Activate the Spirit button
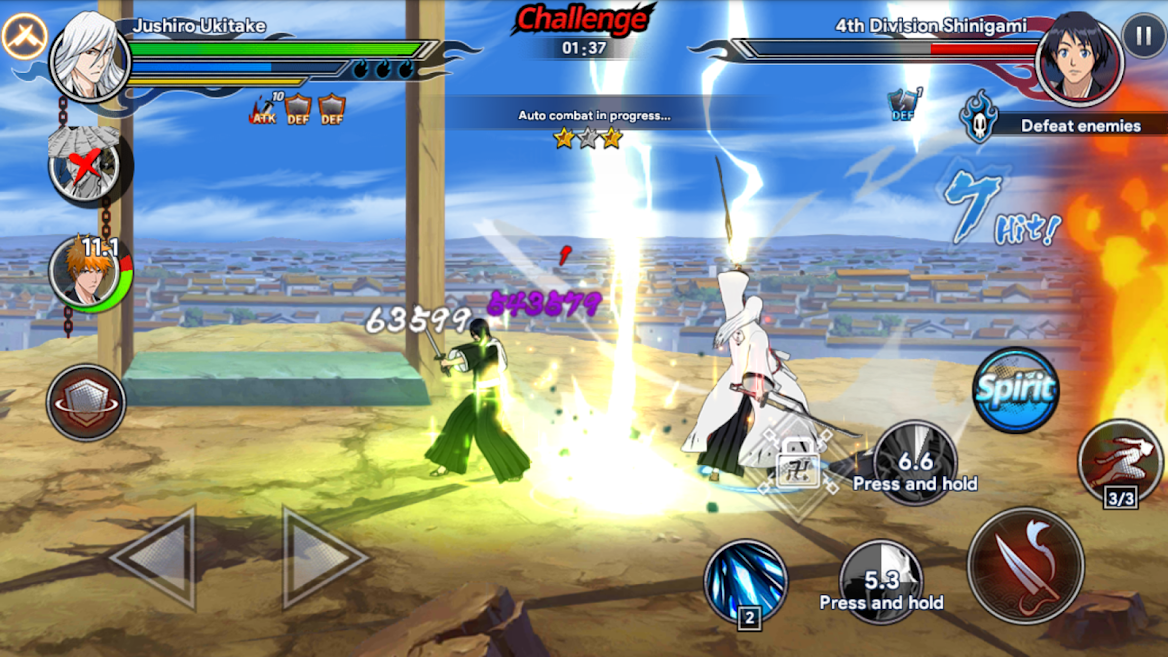This screenshot has height=657, width=1168. coord(1015,390)
